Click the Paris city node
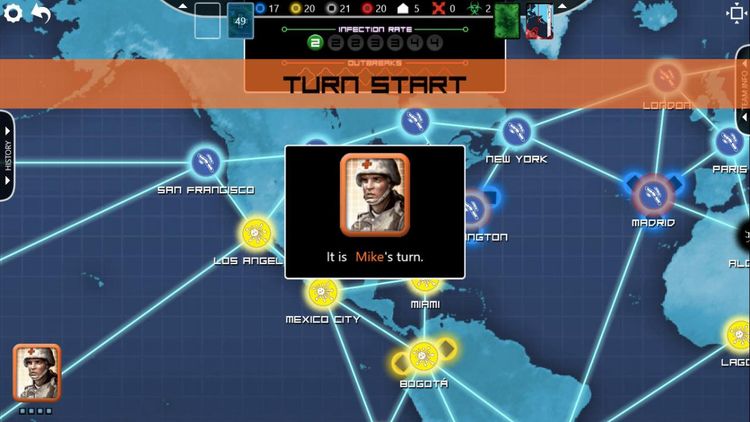The image size is (750, 422). pyautogui.click(x=731, y=142)
